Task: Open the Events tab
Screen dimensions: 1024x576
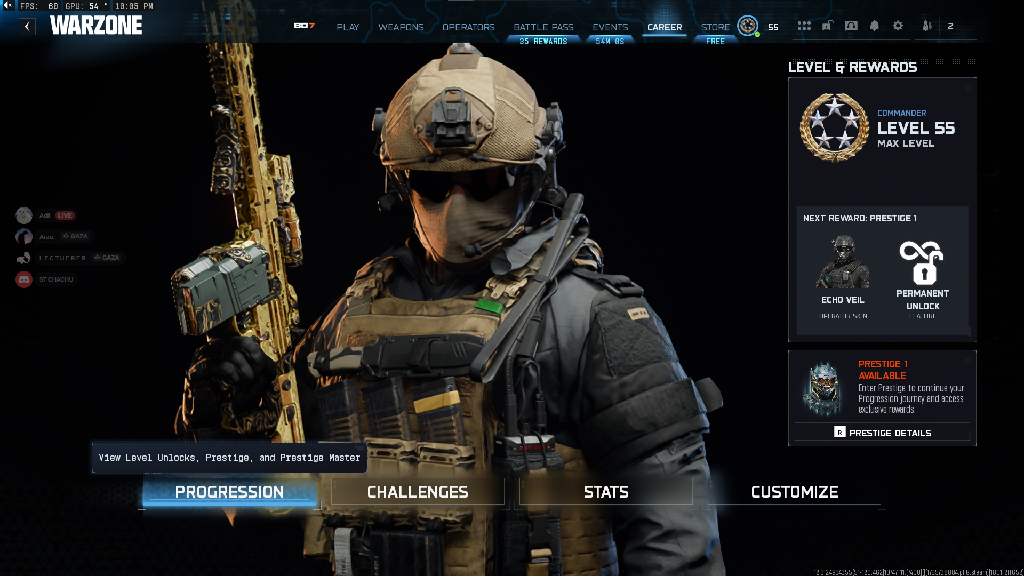Action: 610,27
